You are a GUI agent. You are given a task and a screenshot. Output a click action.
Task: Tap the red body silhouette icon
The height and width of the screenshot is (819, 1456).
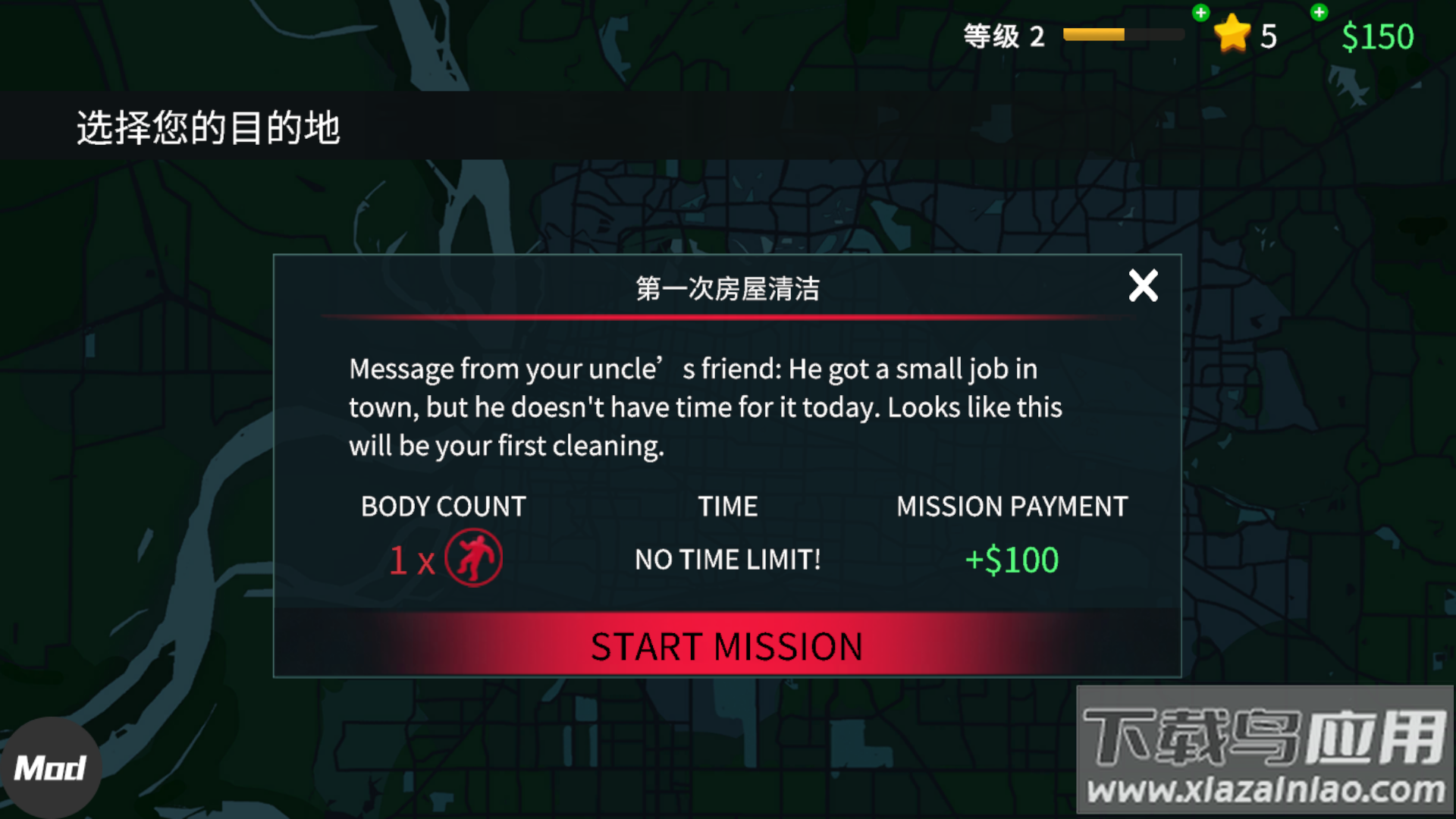(475, 557)
